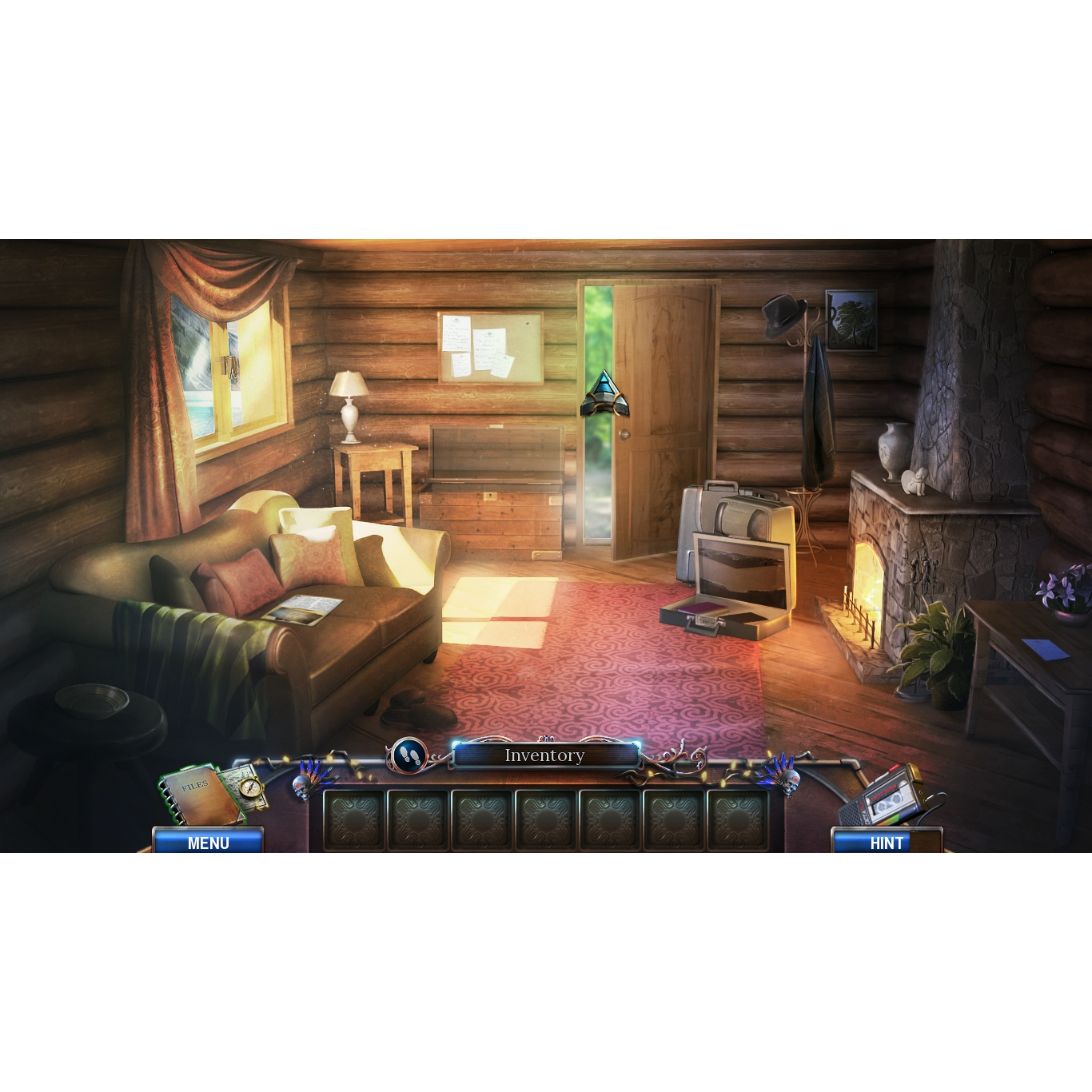Request a HINT
Screen dimensions: 1092x1092
(886, 843)
